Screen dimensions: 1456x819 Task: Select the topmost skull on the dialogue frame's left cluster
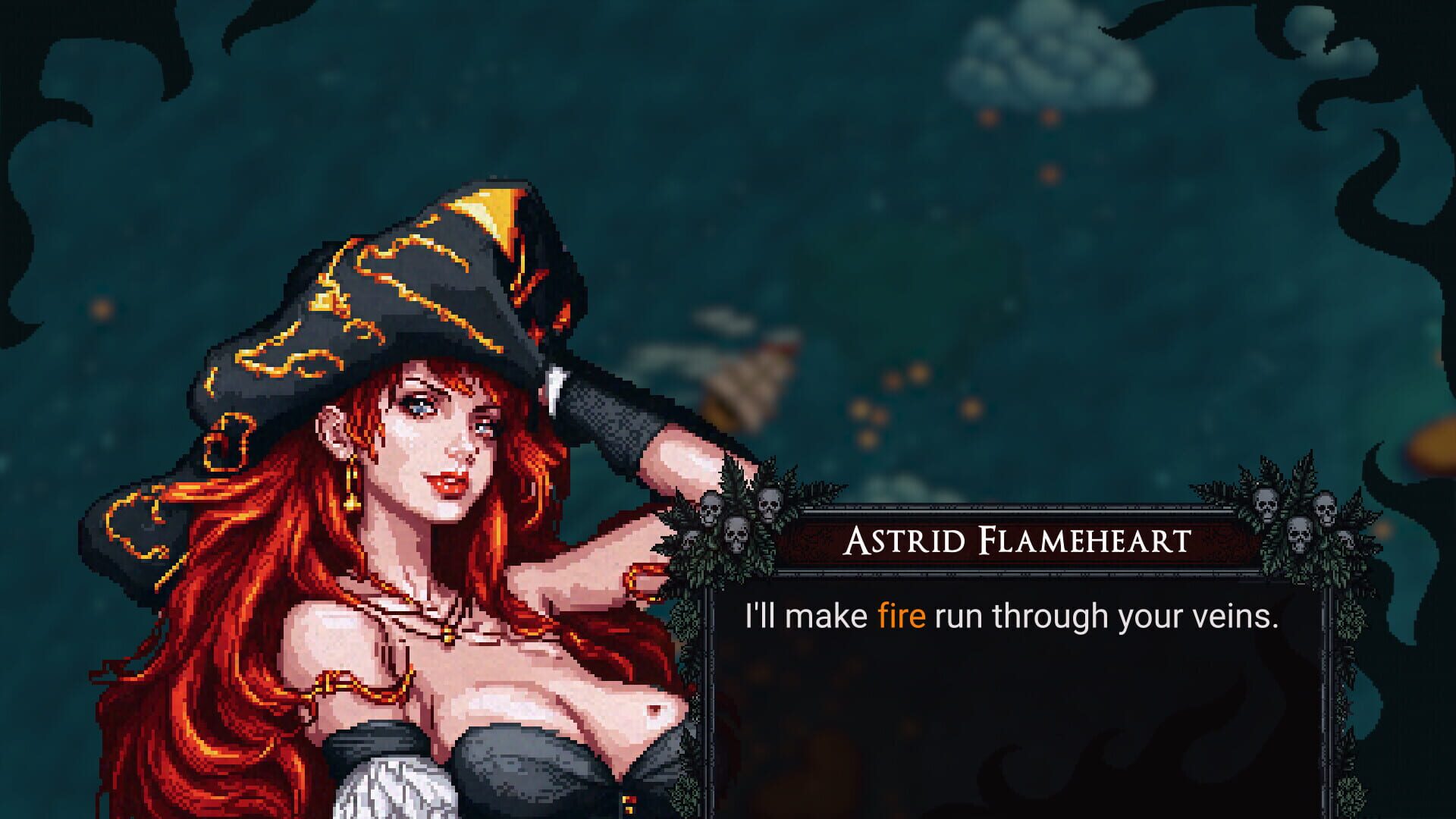(768, 504)
